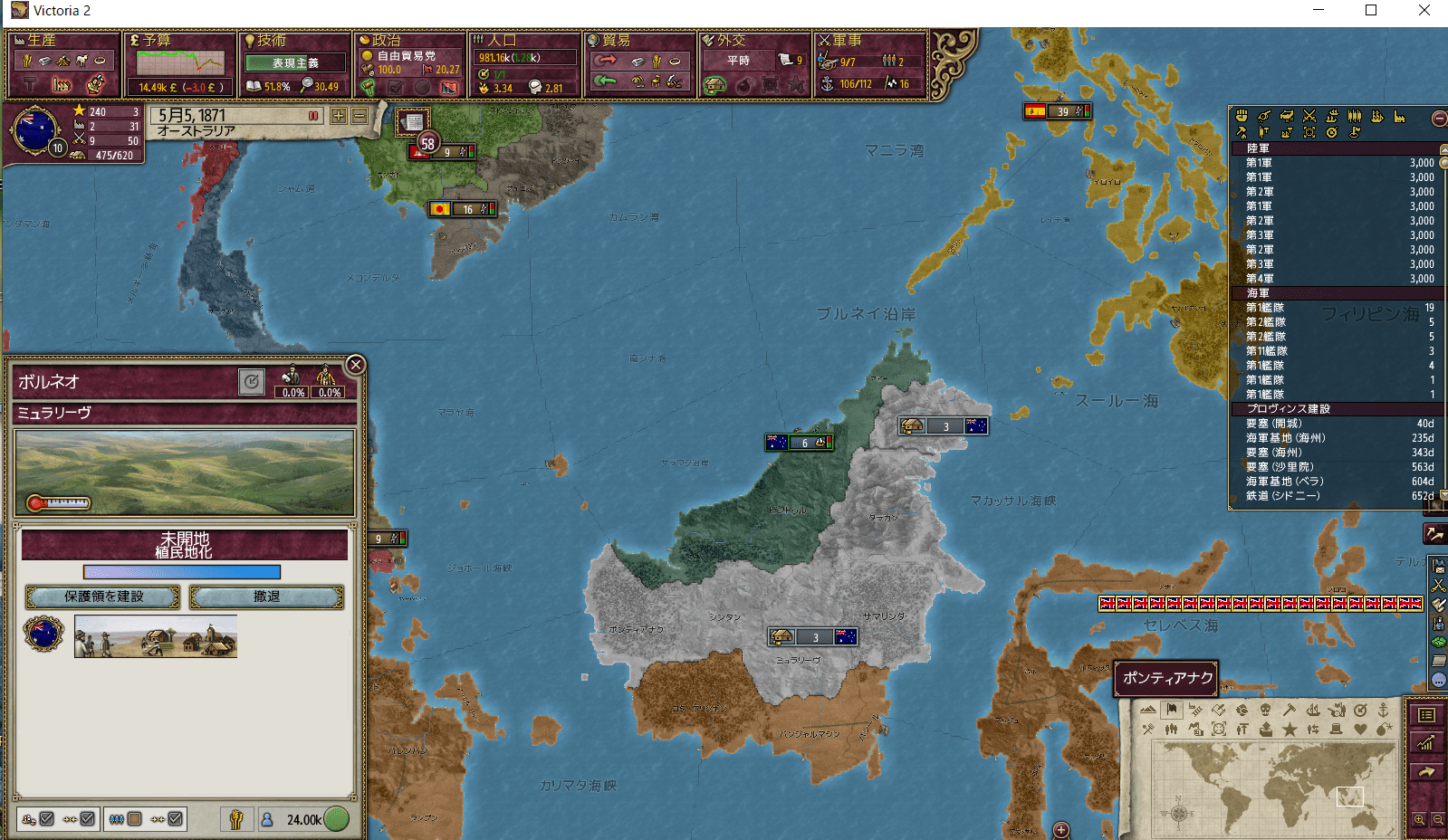Click the pause button next to the date
The image size is (1448, 840).
(x=312, y=116)
